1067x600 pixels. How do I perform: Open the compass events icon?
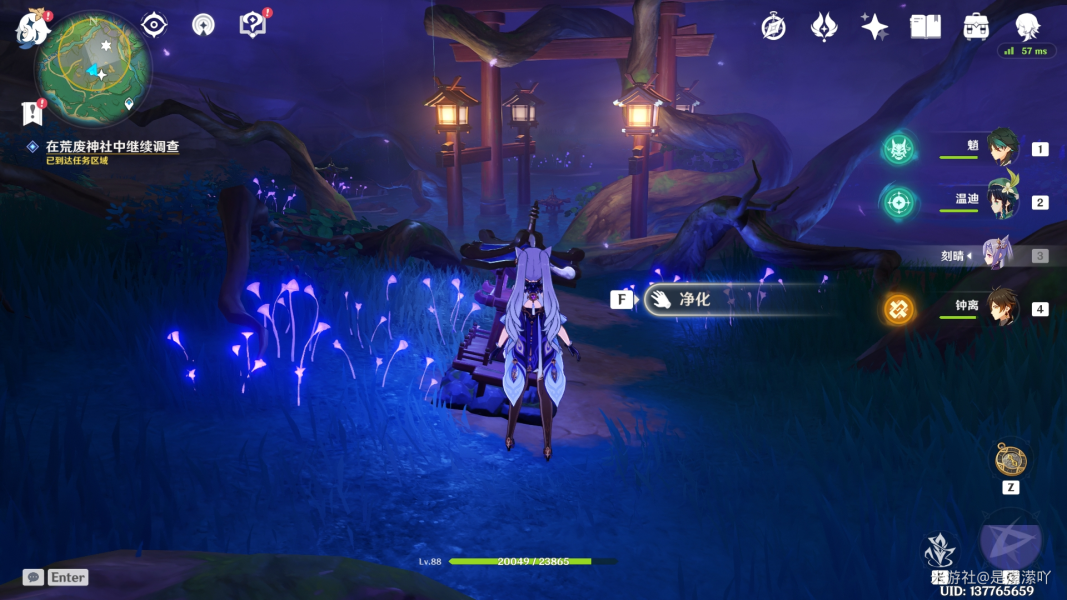773,27
